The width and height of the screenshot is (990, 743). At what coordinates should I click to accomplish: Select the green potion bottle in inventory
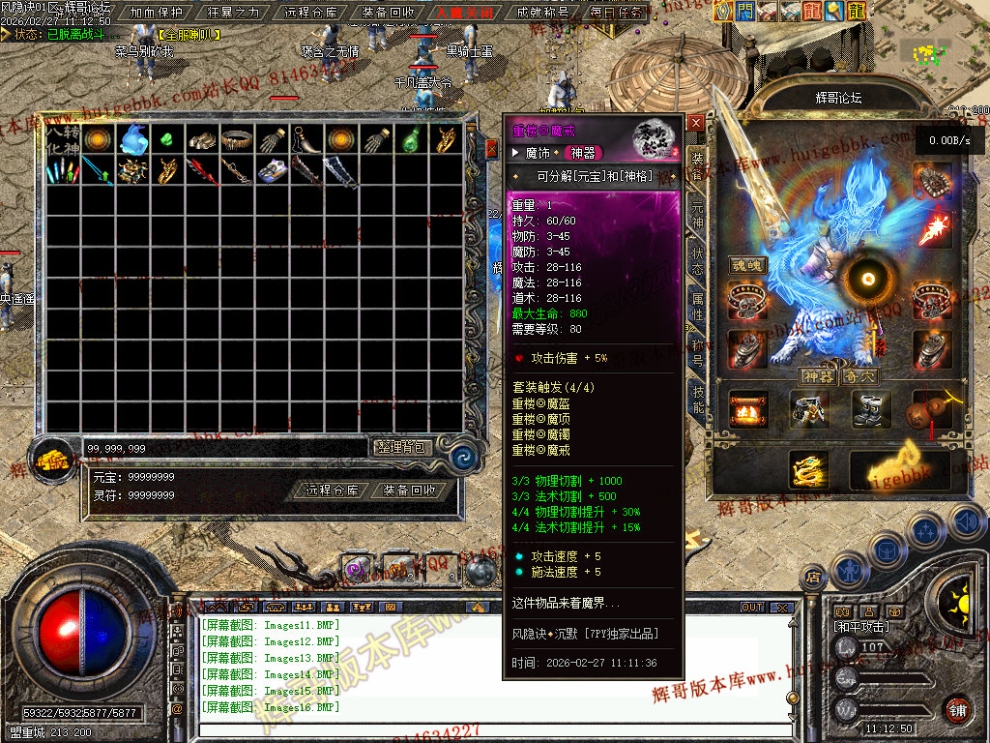[411, 139]
